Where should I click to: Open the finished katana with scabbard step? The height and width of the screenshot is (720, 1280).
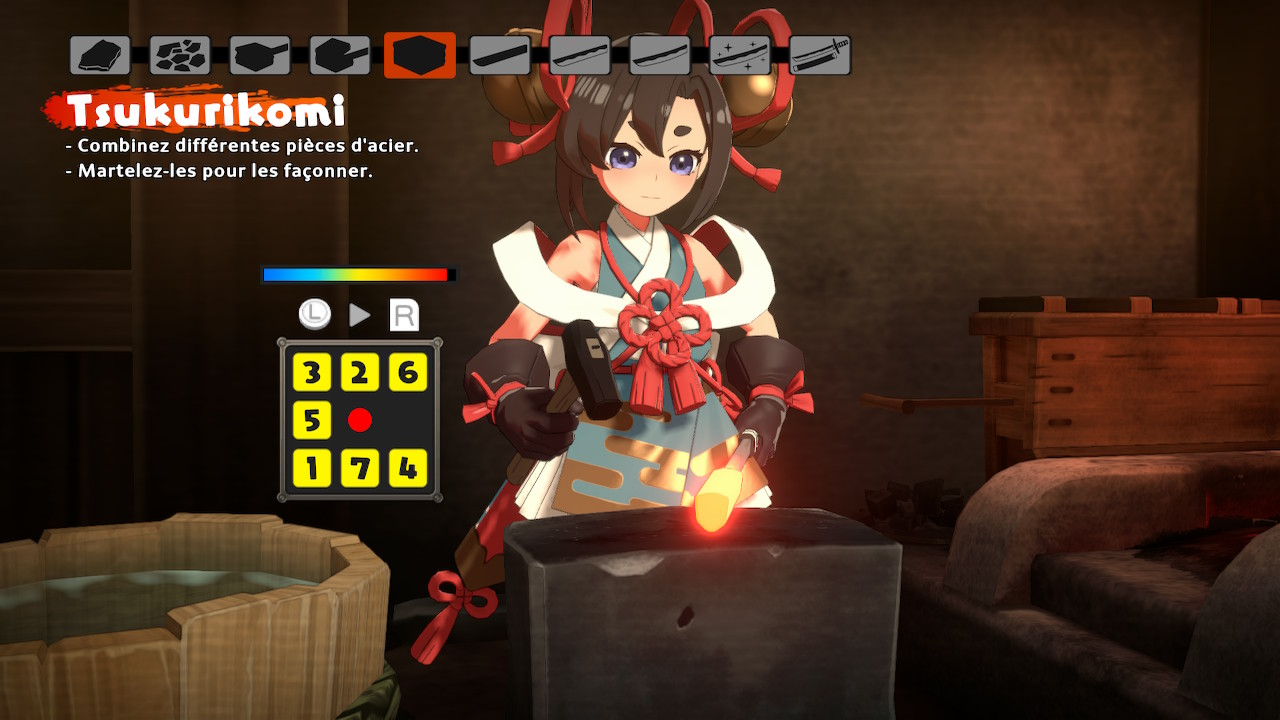click(820, 55)
